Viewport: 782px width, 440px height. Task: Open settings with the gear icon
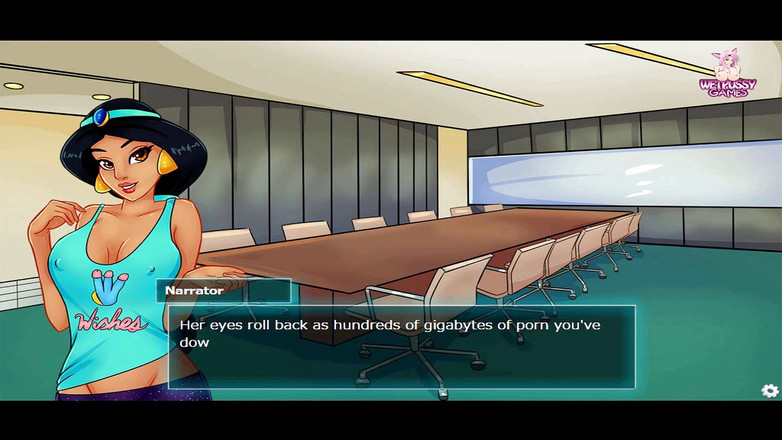pyautogui.click(x=769, y=391)
